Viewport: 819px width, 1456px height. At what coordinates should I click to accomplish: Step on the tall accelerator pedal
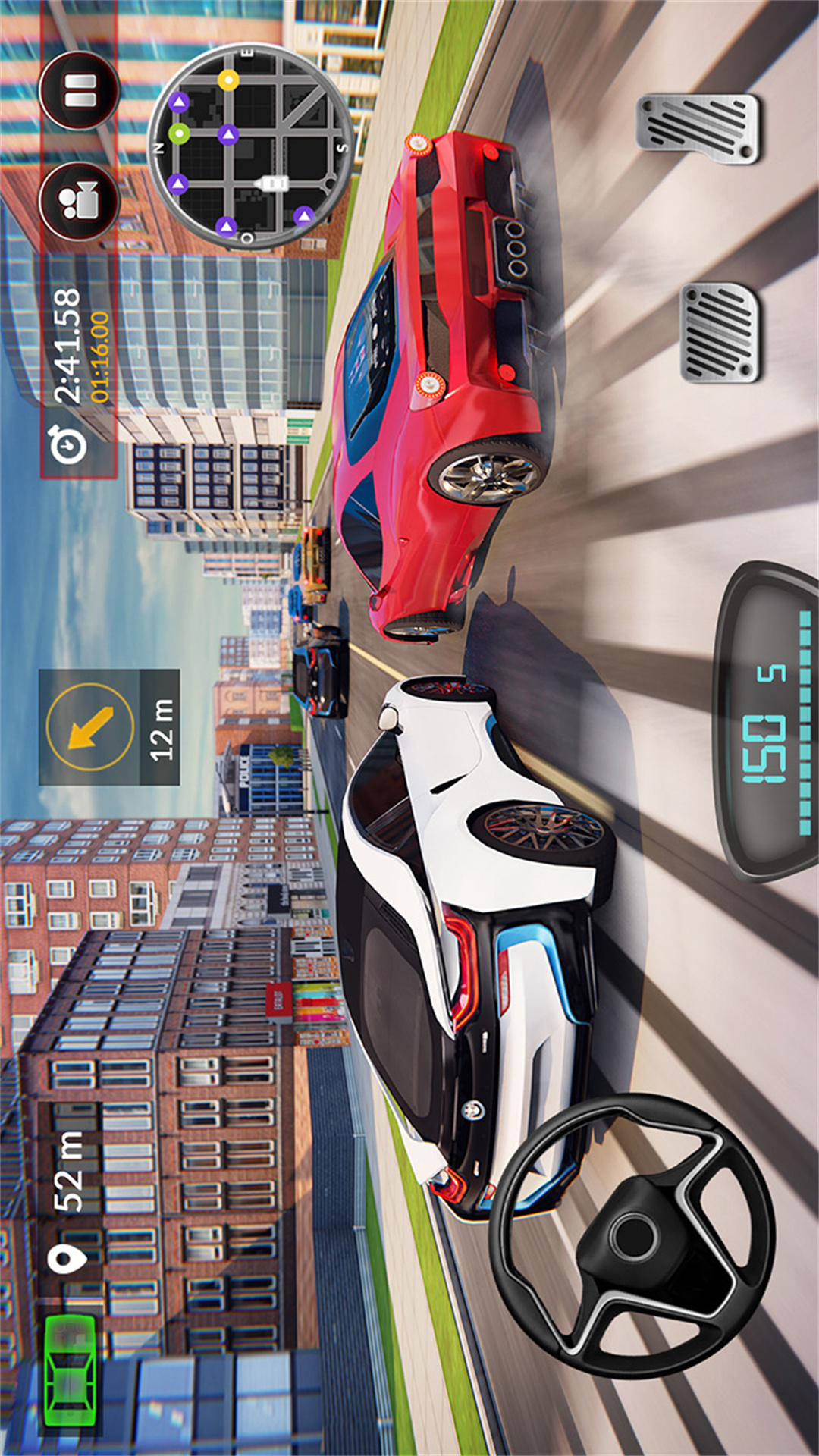tap(698, 128)
